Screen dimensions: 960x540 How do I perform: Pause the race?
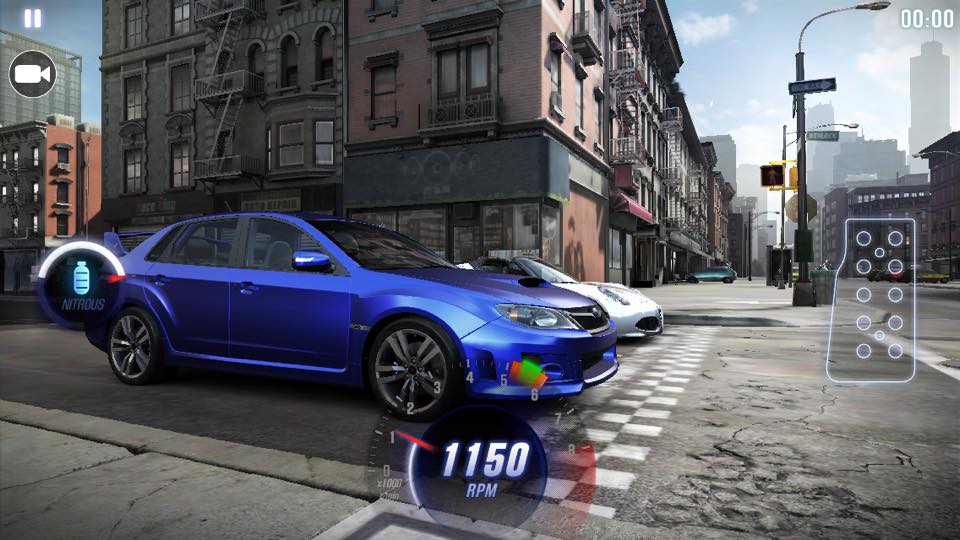coord(33,19)
